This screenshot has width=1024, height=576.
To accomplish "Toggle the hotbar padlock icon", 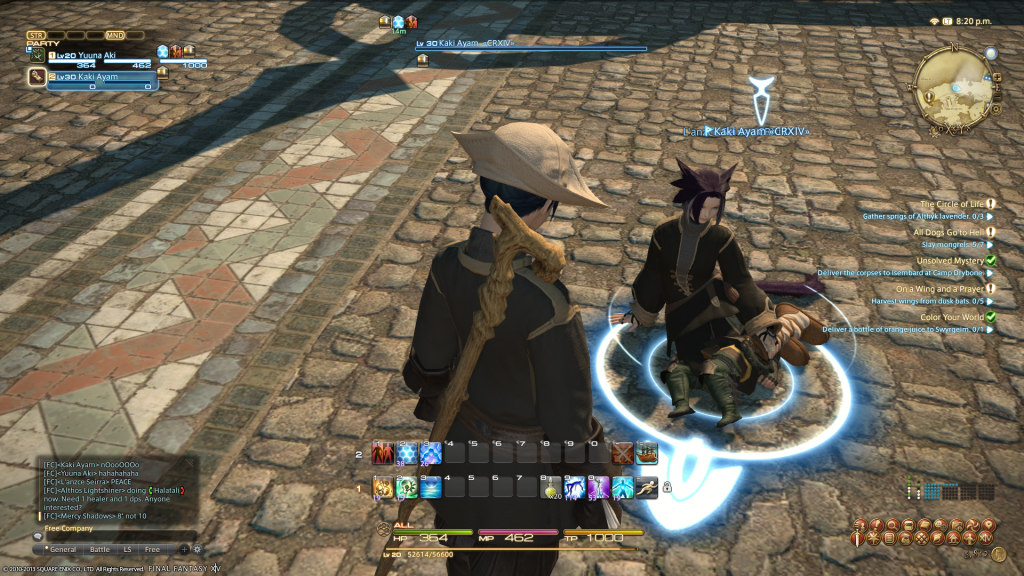I will pos(666,487).
